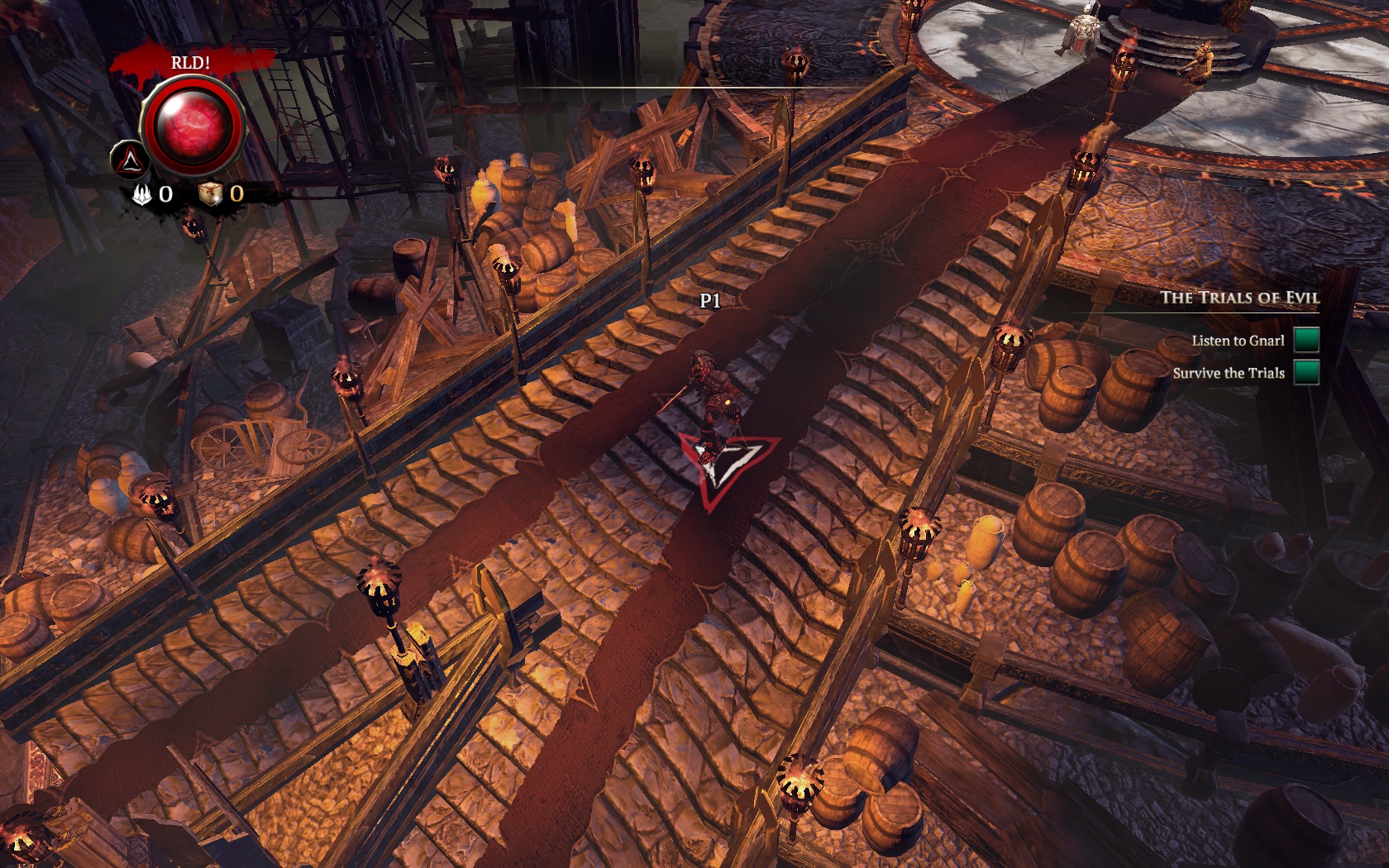Select the small triangle emblem beside the orb
The height and width of the screenshot is (868, 1389).
pyautogui.click(x=130, y=160)
